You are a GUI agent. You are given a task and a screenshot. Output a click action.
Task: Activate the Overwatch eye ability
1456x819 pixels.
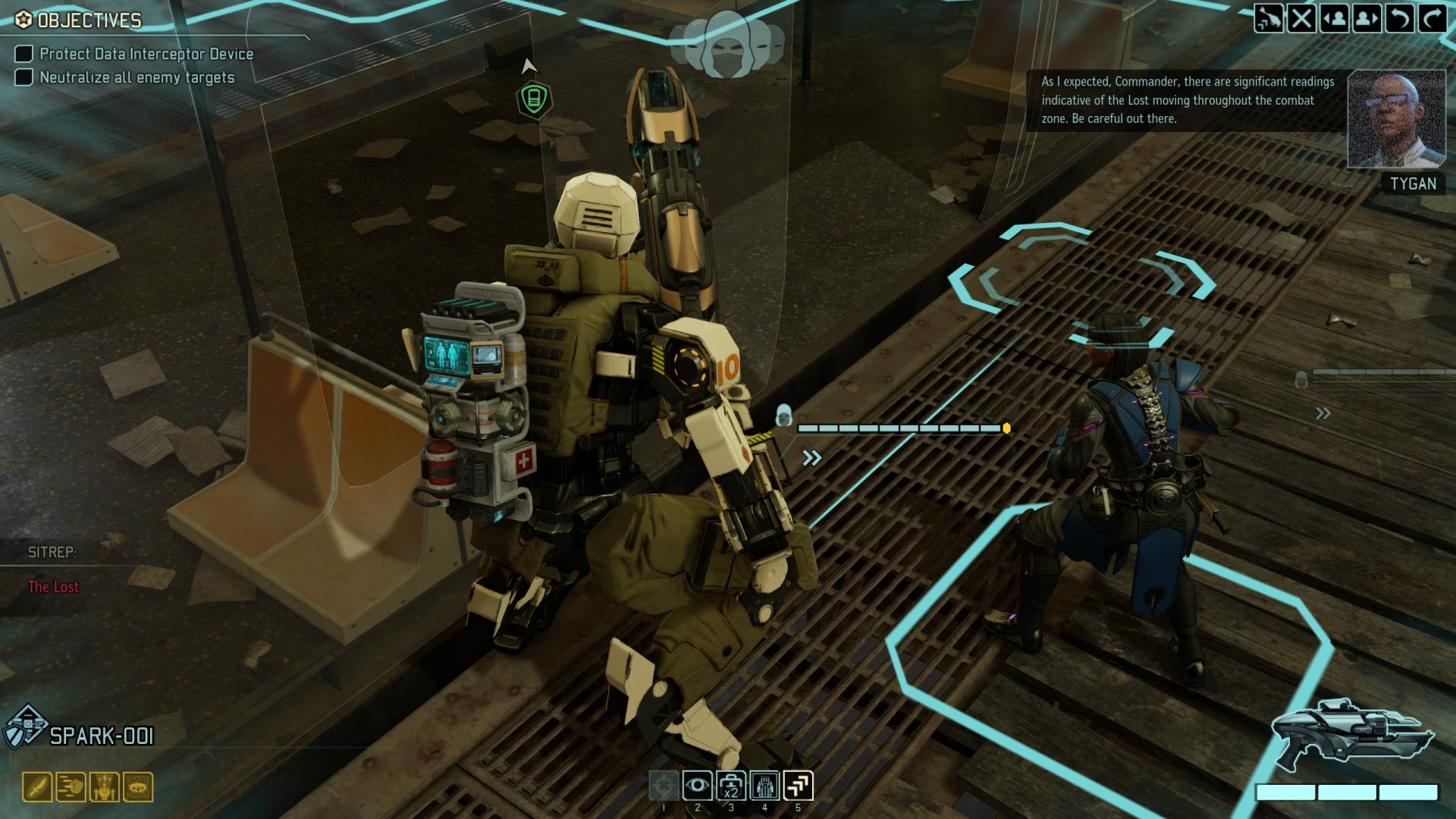click(x=697, y=786)
